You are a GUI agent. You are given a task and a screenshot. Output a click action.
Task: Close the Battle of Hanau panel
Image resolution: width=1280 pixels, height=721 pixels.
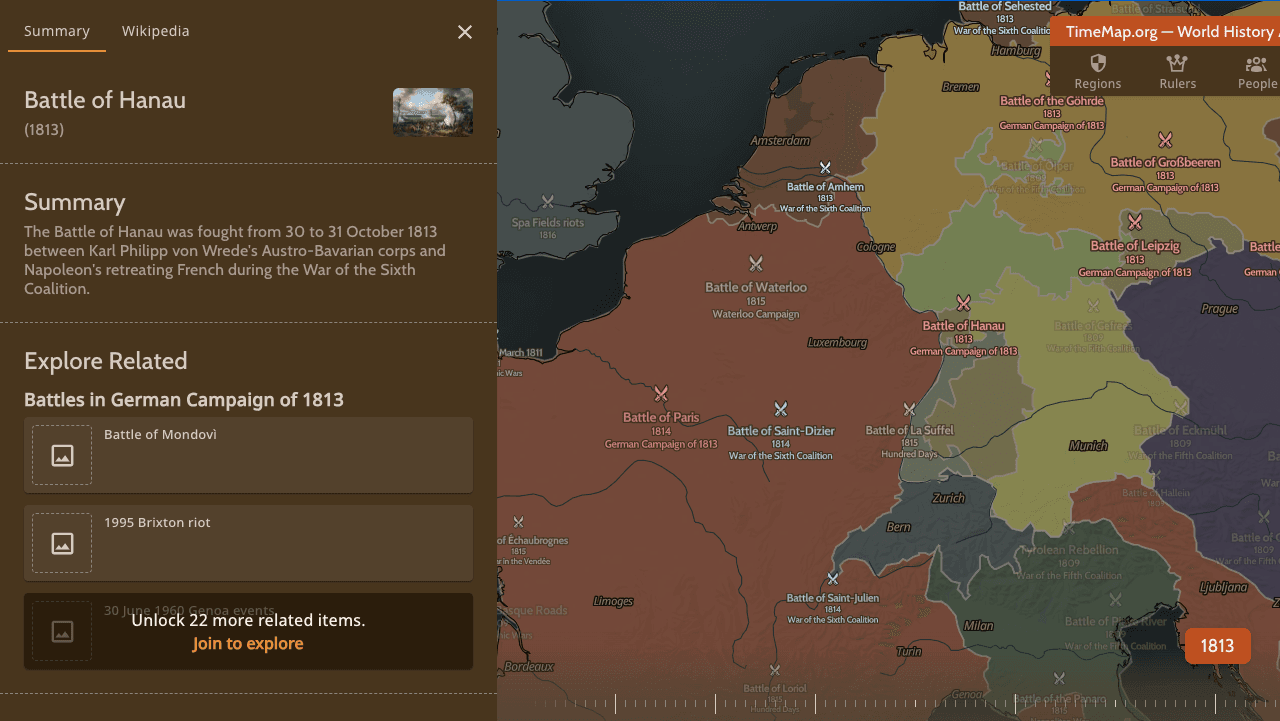click(x=464, y=32)
